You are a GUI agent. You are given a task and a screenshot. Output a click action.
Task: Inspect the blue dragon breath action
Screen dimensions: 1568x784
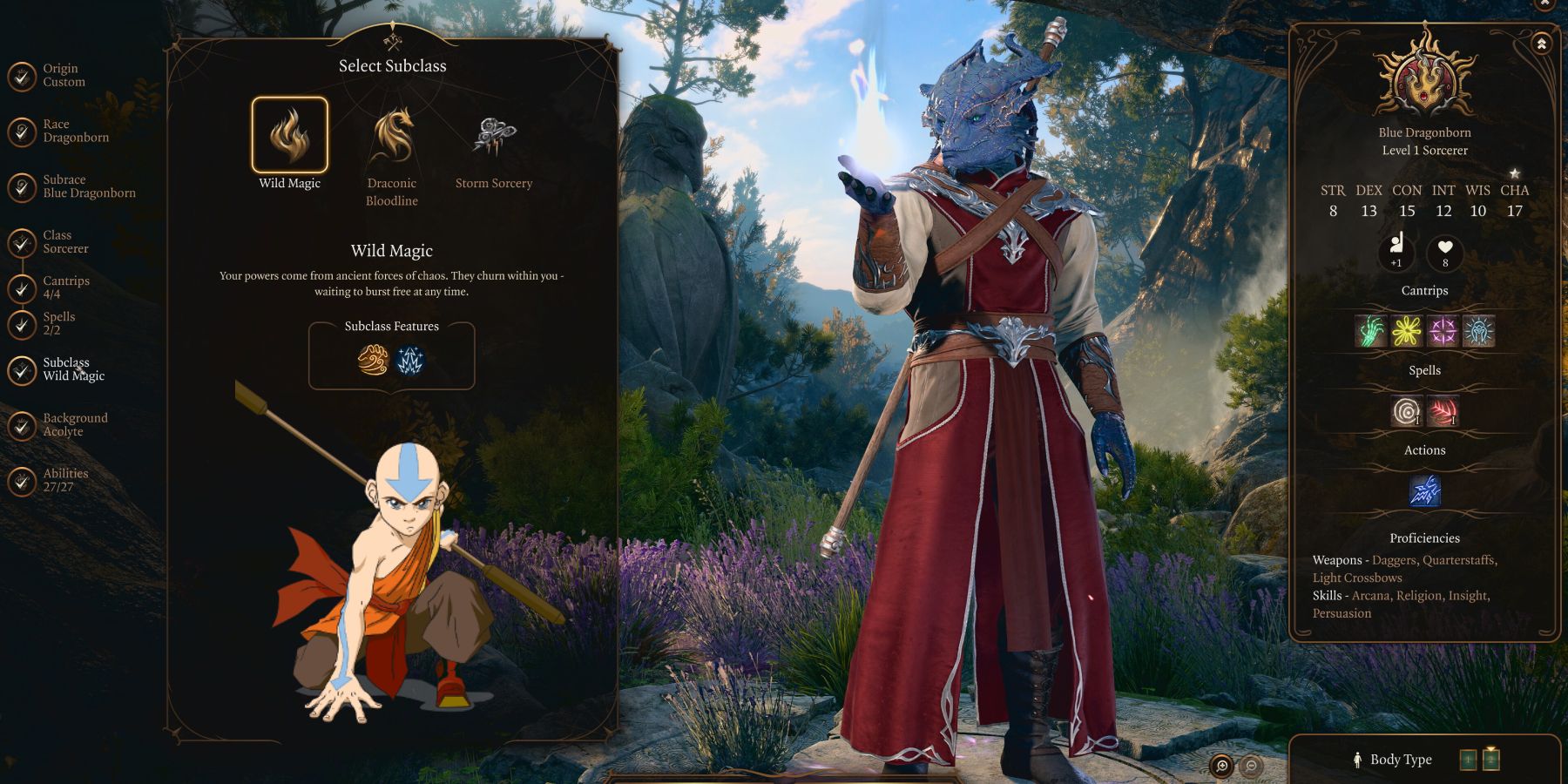click(x=1424, y=491)
